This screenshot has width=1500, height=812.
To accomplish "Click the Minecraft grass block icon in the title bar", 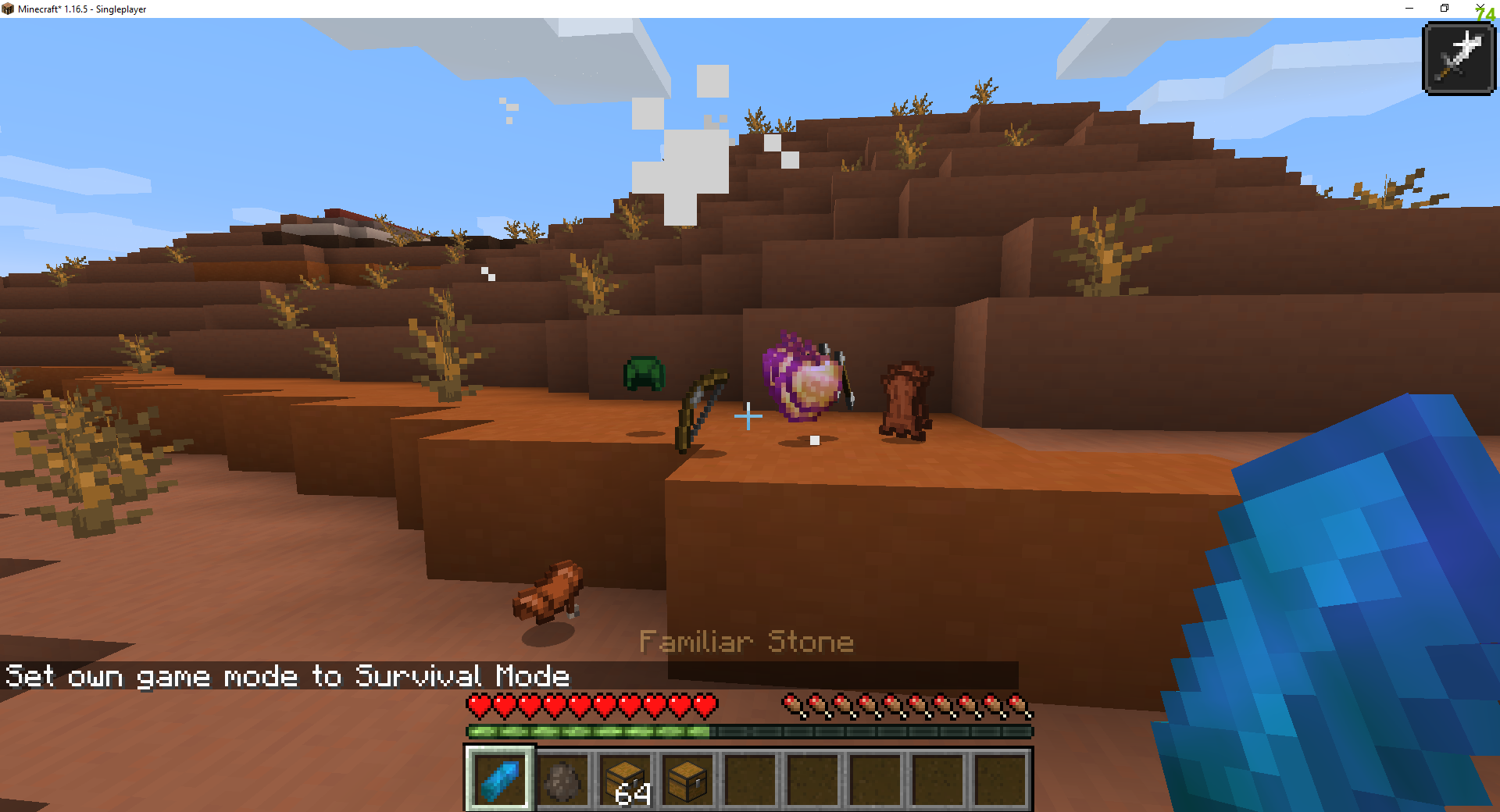I will pos(9,9).
